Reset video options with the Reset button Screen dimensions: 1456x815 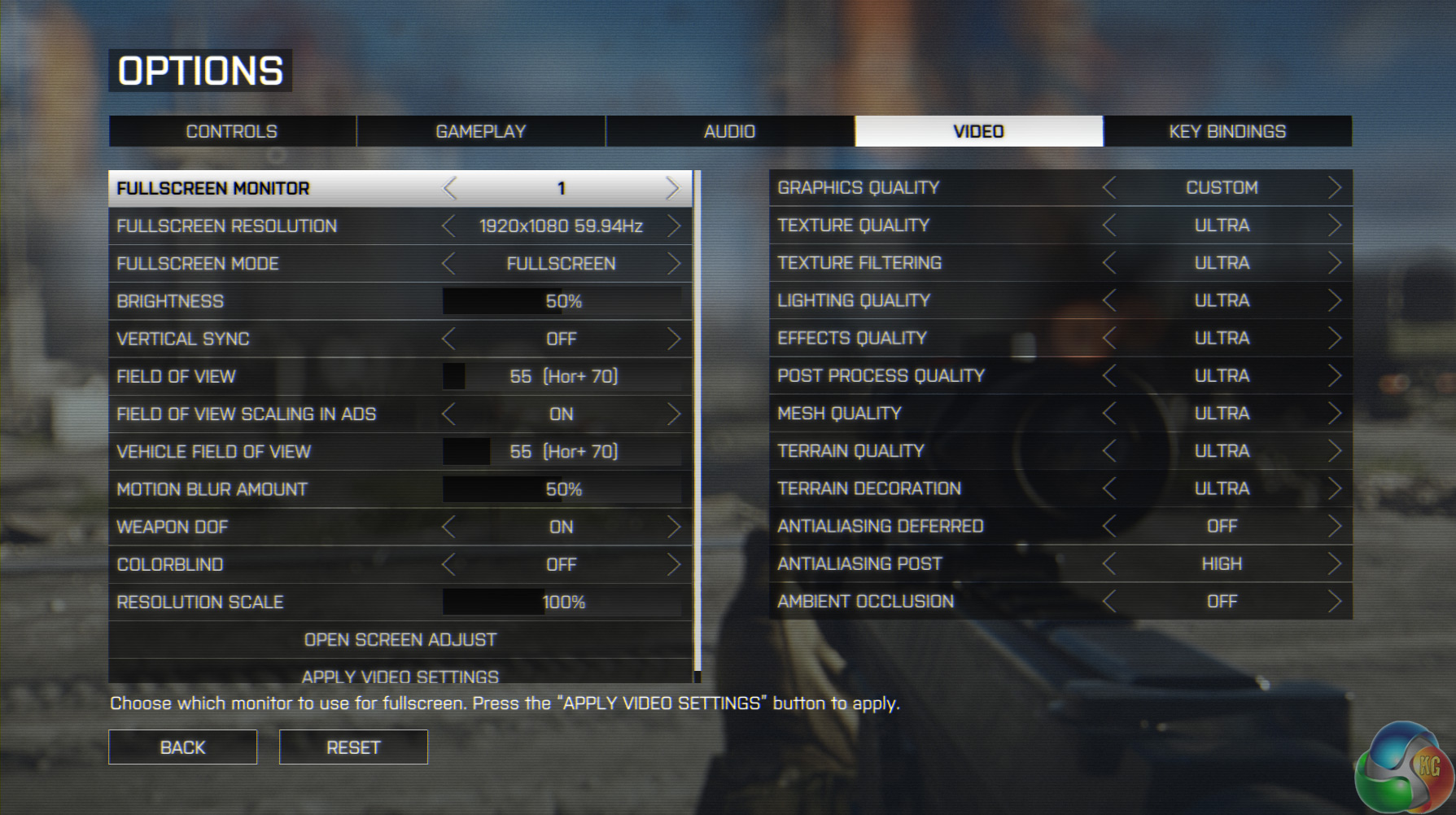[x=353, y=747]
